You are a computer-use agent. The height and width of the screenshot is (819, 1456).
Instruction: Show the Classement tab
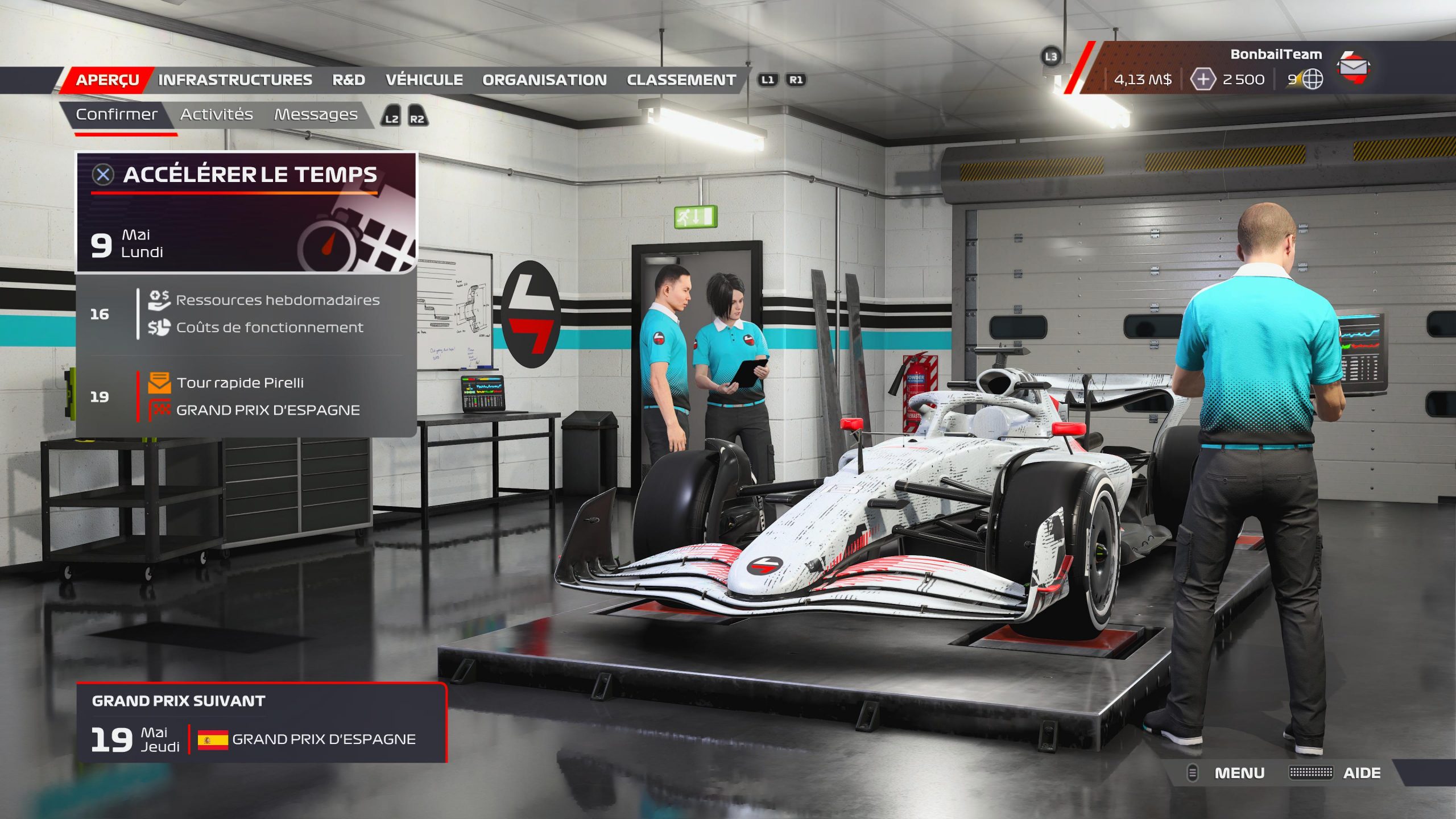click(681, 80)
